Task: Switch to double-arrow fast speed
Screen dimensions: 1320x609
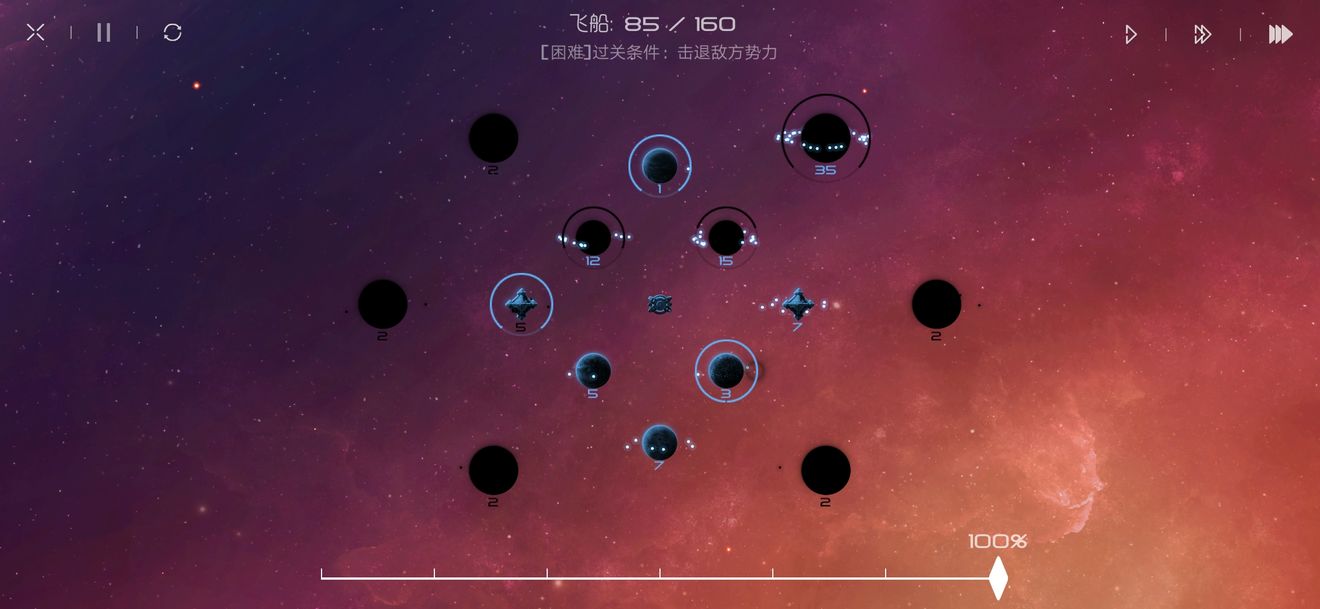Action: click(1202, 35)
